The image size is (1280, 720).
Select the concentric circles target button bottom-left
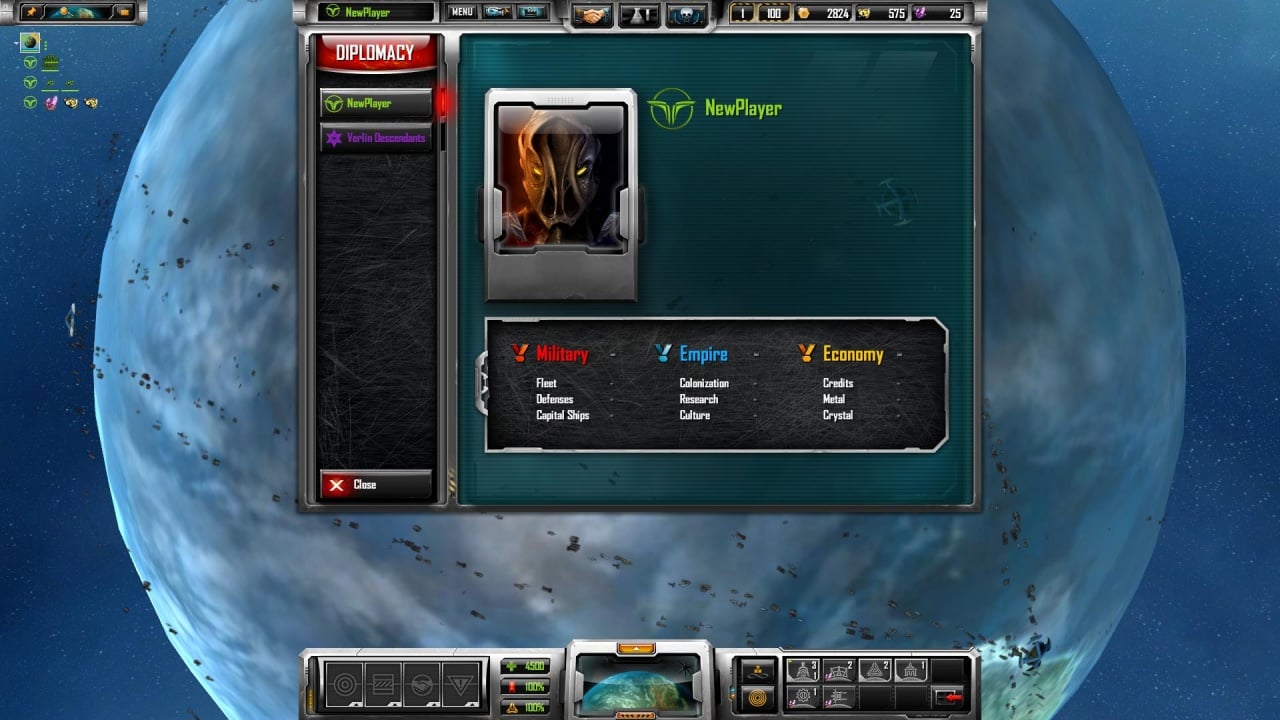[x=344, y=686]
